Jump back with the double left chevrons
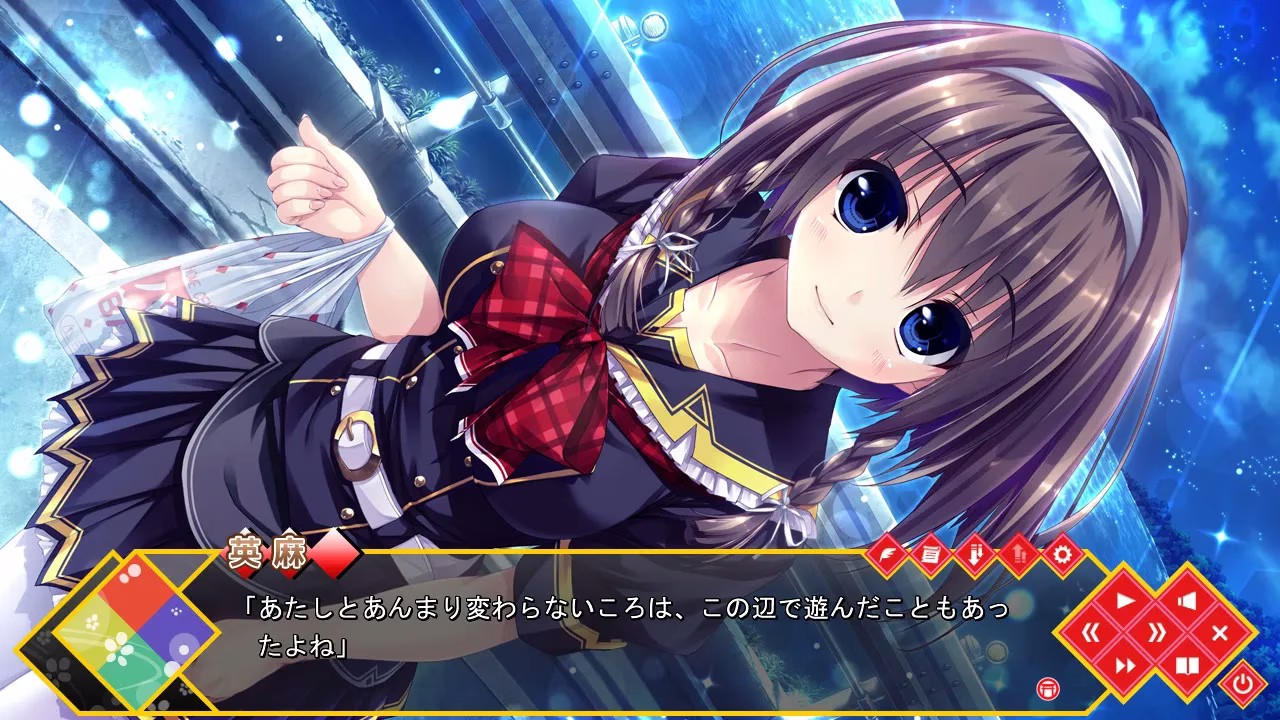This screenshot has width=1280, height=720. click(1093, 633)
